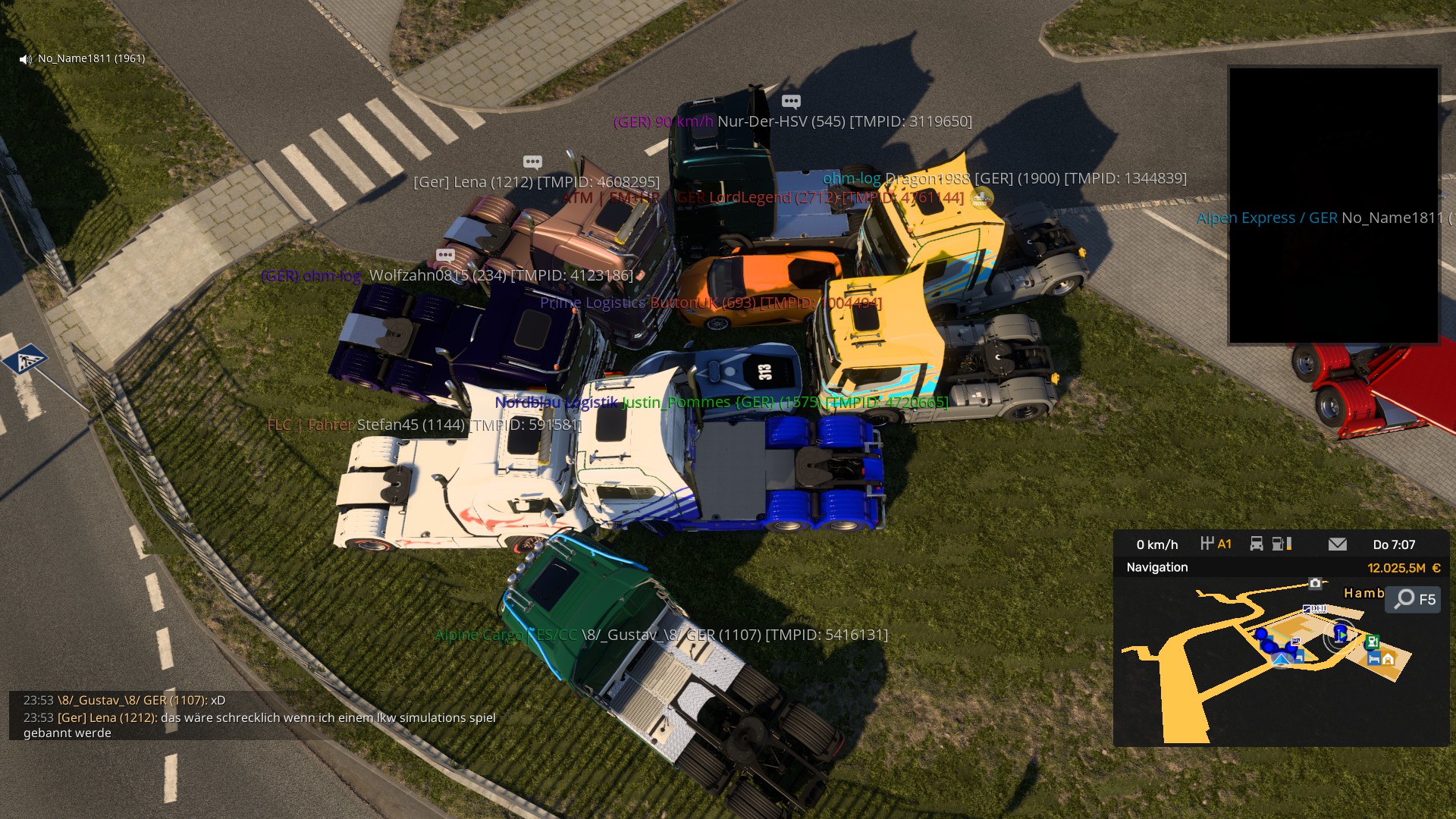Open the mail envelope icon in Route Advisor
Screen dimensions: 1456x819
point(1337,544)
